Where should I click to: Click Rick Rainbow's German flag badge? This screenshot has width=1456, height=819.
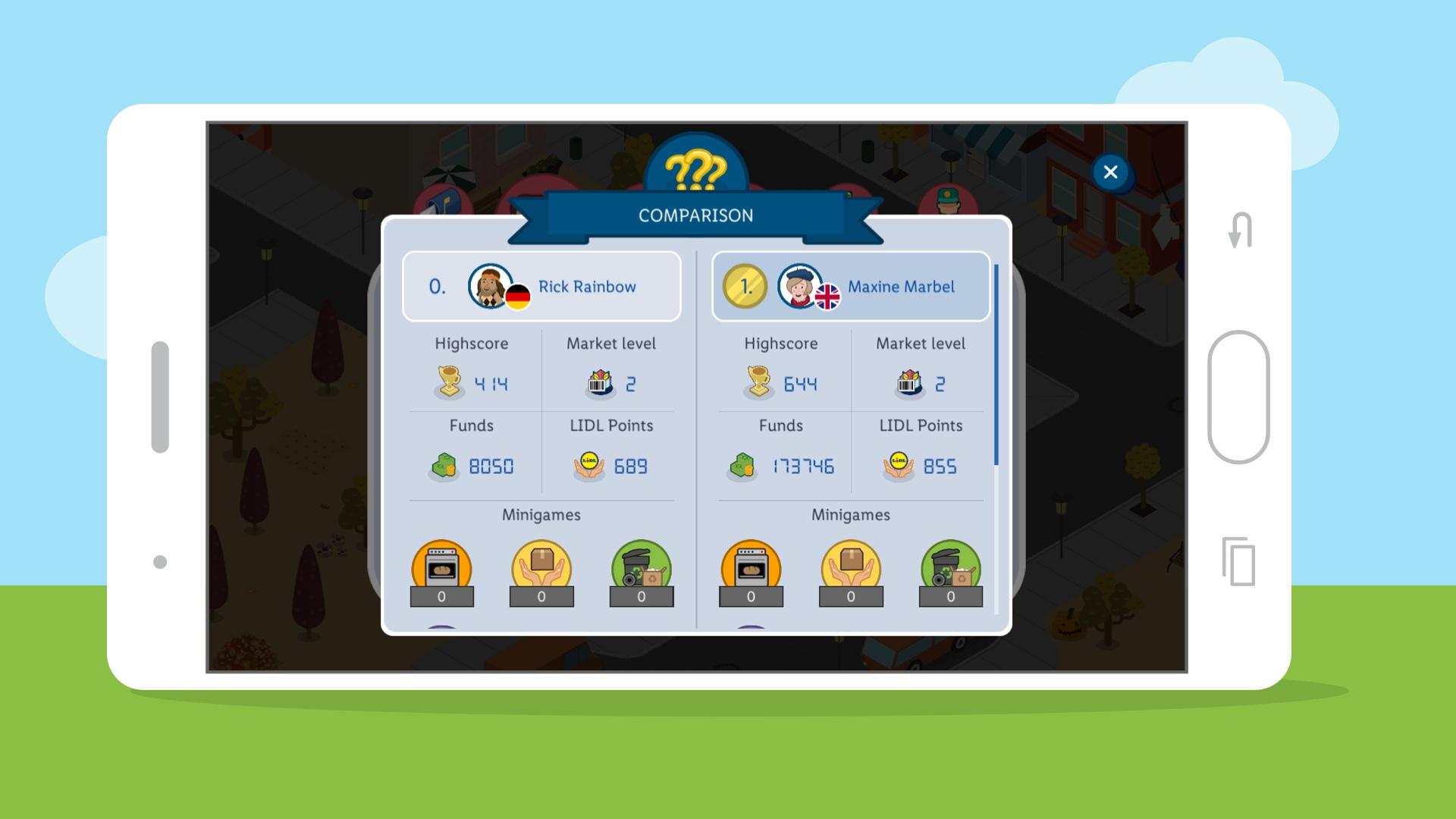point(518,296)
